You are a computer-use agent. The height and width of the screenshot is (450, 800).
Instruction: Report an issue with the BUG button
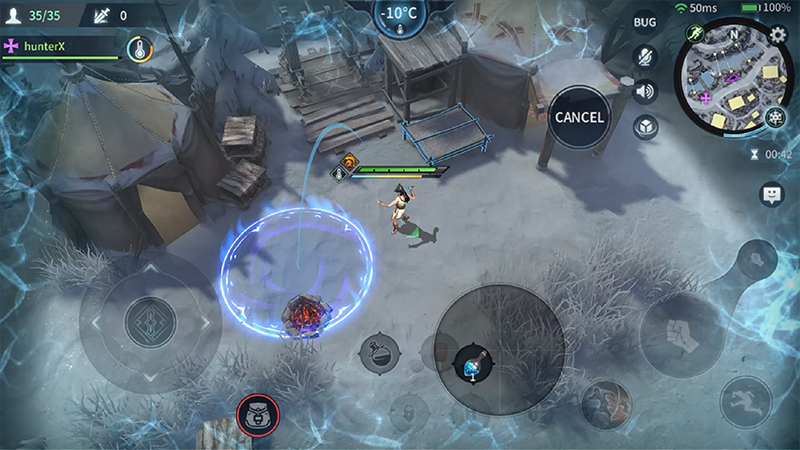click(645, 22)
